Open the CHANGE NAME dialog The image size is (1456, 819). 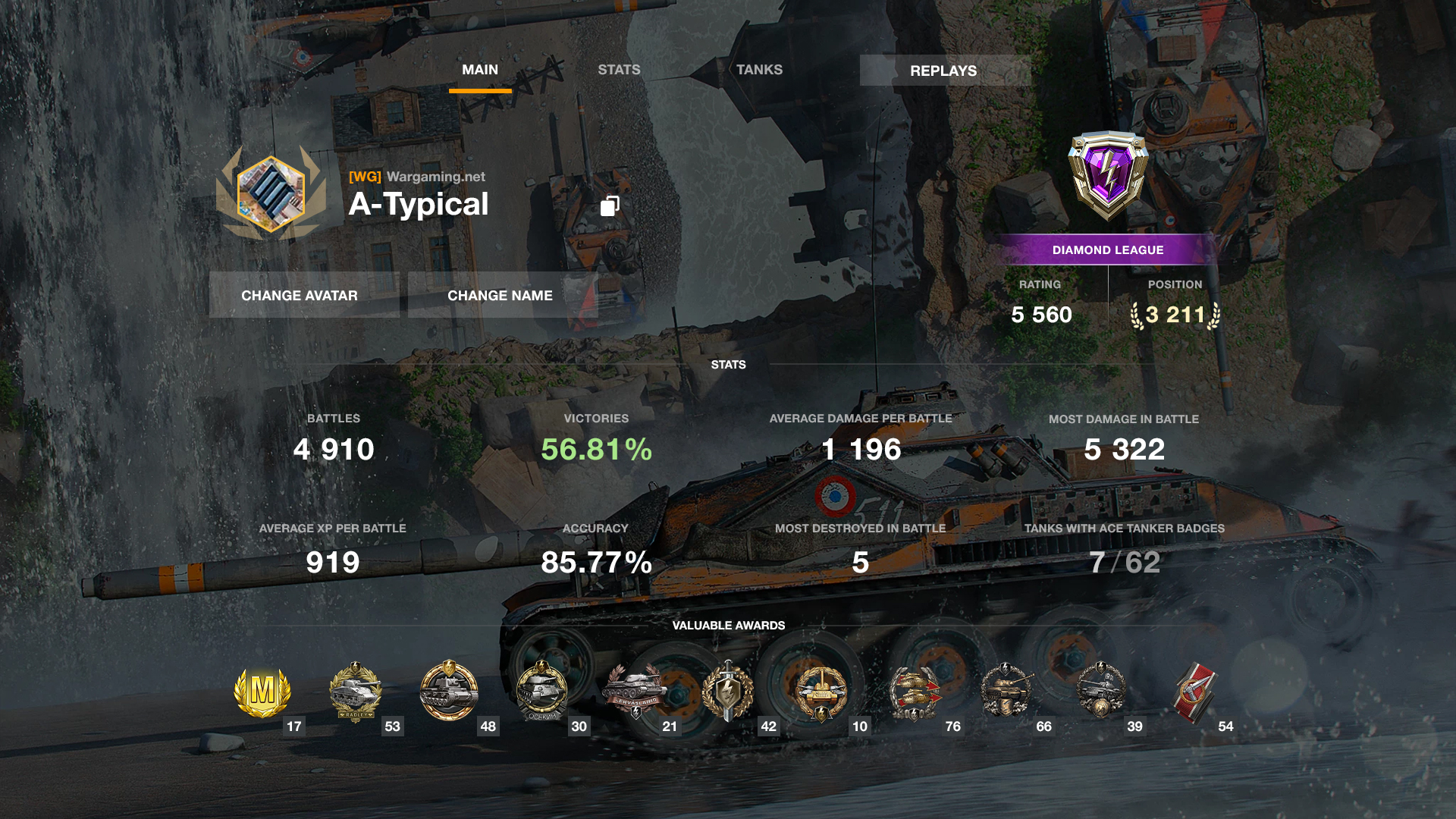click(x=500, y=295)
